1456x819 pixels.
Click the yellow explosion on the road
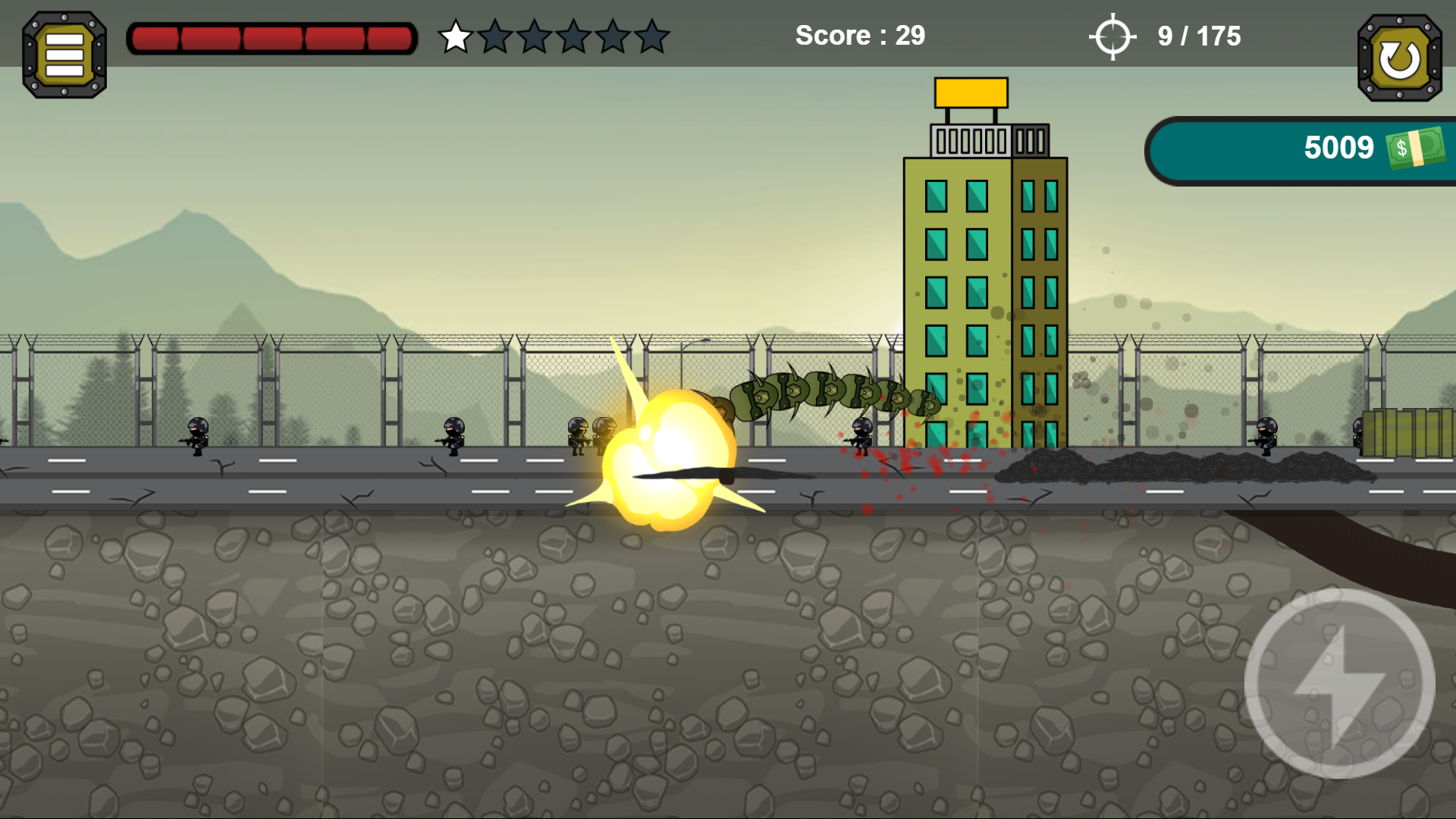pyautogui.click(x=667, y=455)
